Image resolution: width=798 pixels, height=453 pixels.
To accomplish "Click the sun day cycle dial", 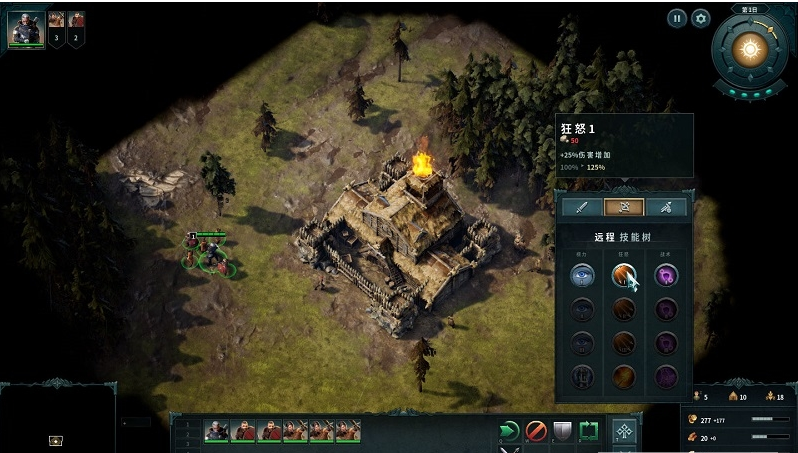I will point(749,48).
